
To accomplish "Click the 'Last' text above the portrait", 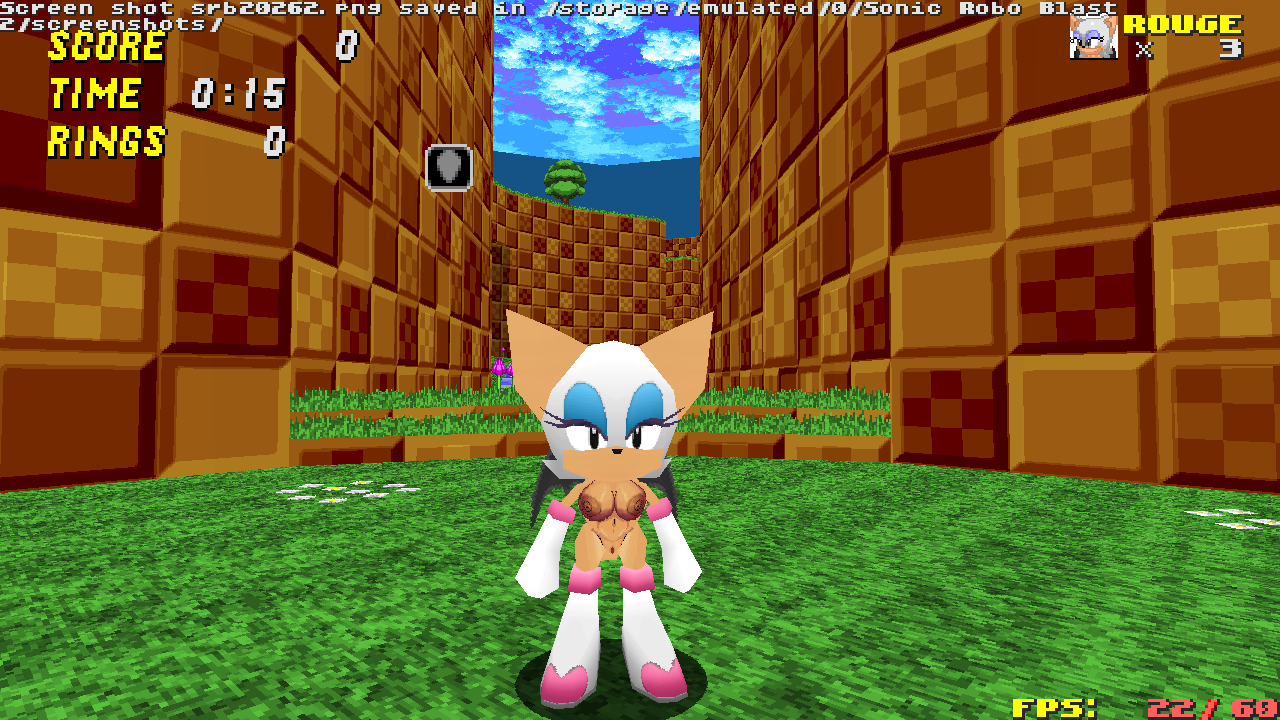I will coord(1080,7).
